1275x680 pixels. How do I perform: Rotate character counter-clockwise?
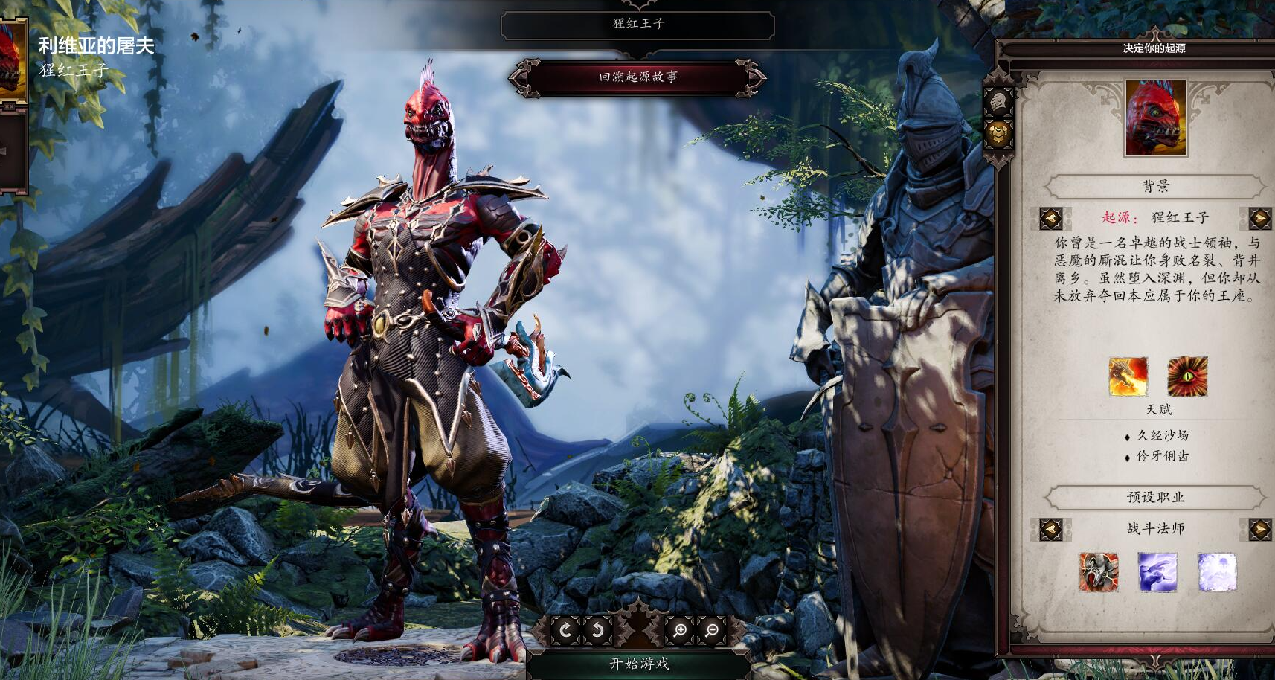595,630
